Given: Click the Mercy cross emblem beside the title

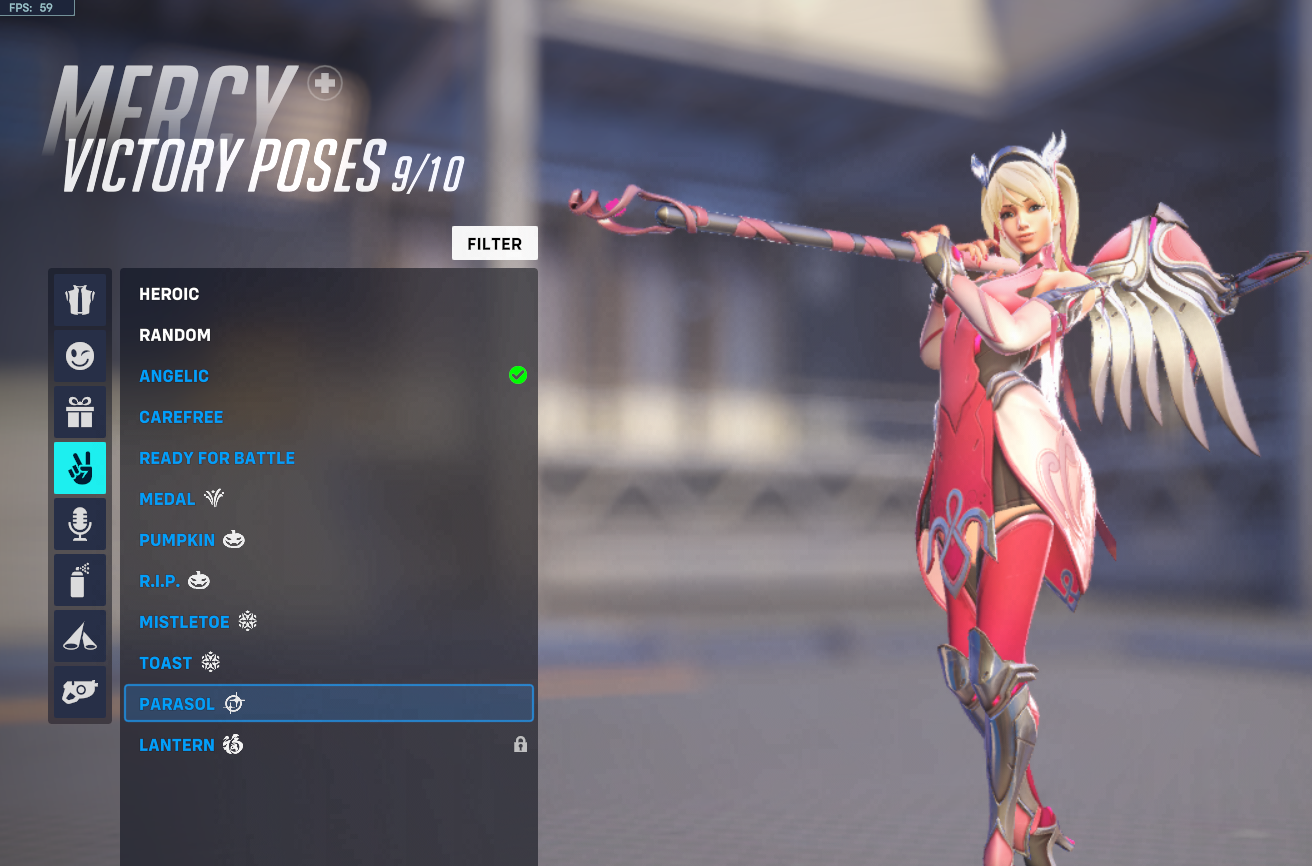Looking at the screenshot, I should click(322, 84).
